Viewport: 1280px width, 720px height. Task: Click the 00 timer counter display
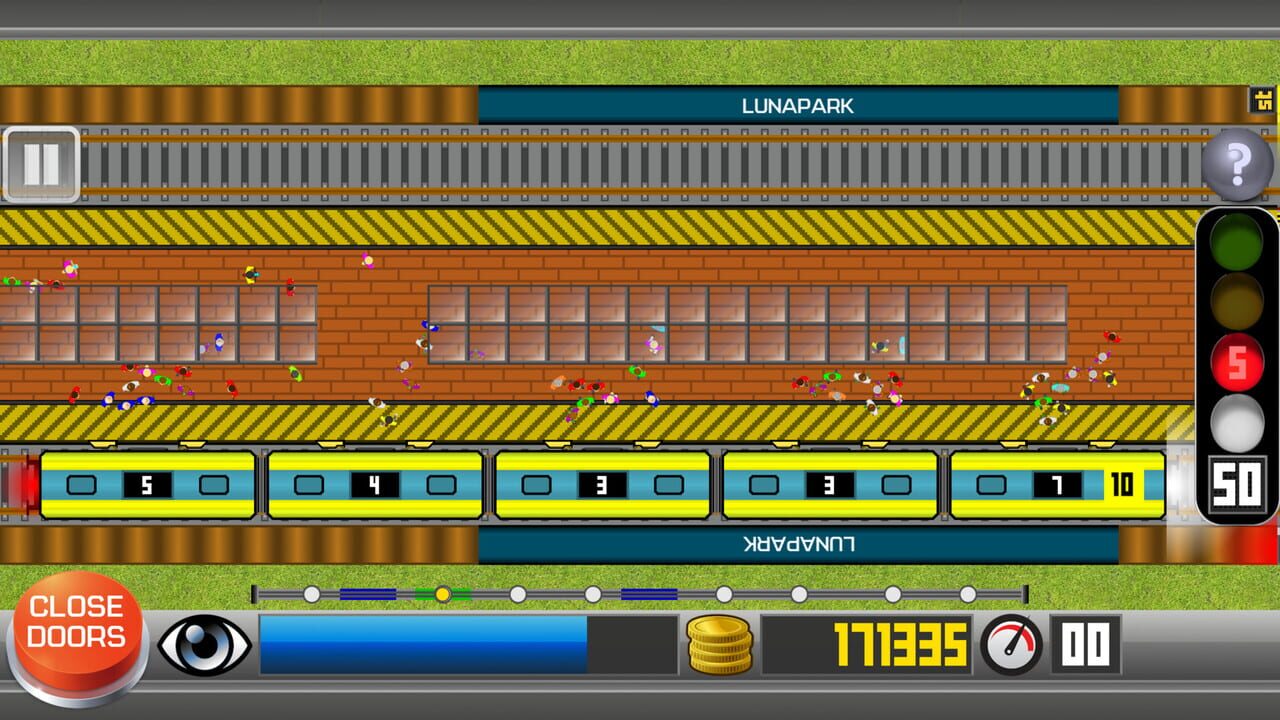coord(1085,644)
